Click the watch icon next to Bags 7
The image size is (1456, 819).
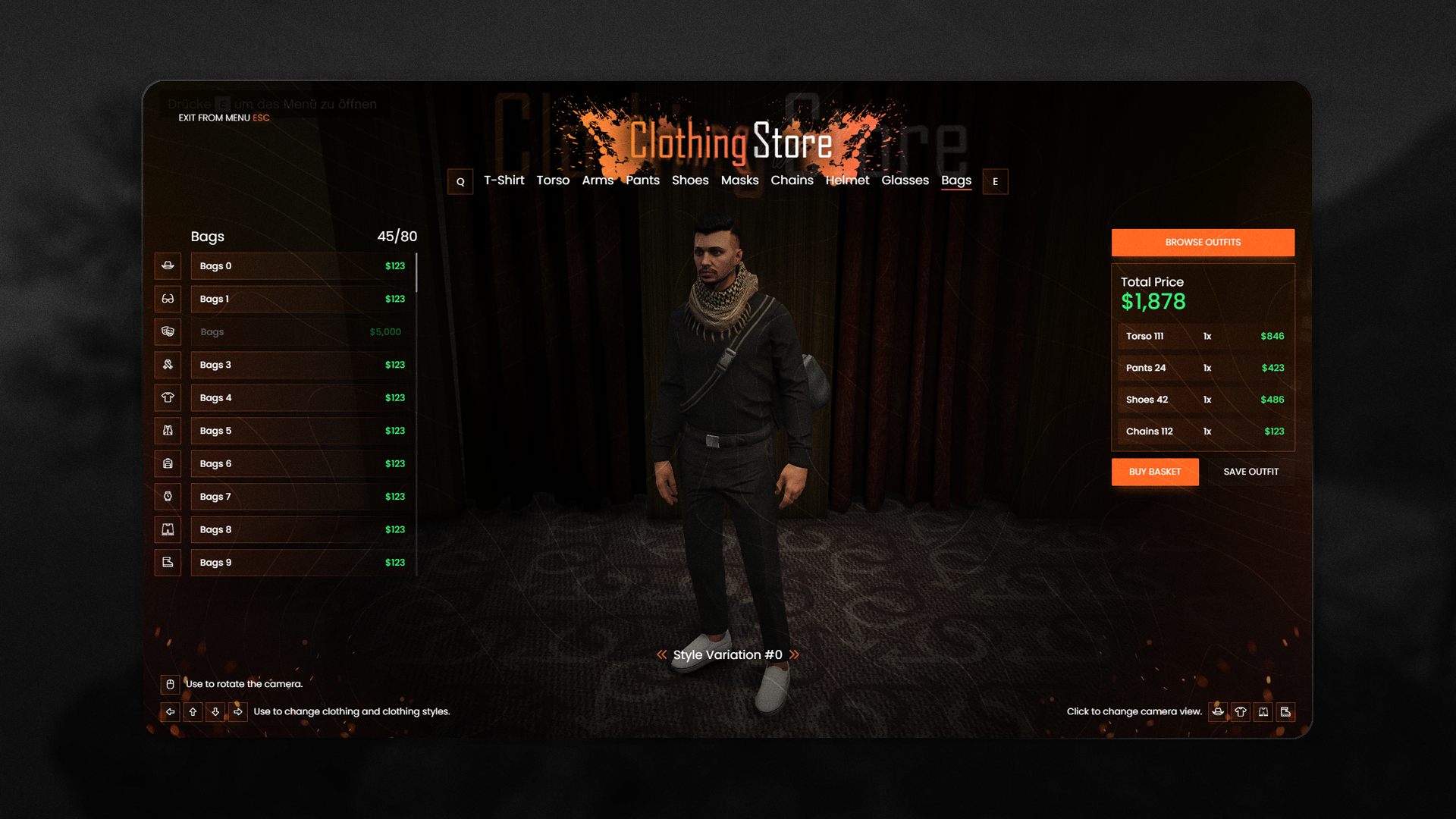coord(168,497)
